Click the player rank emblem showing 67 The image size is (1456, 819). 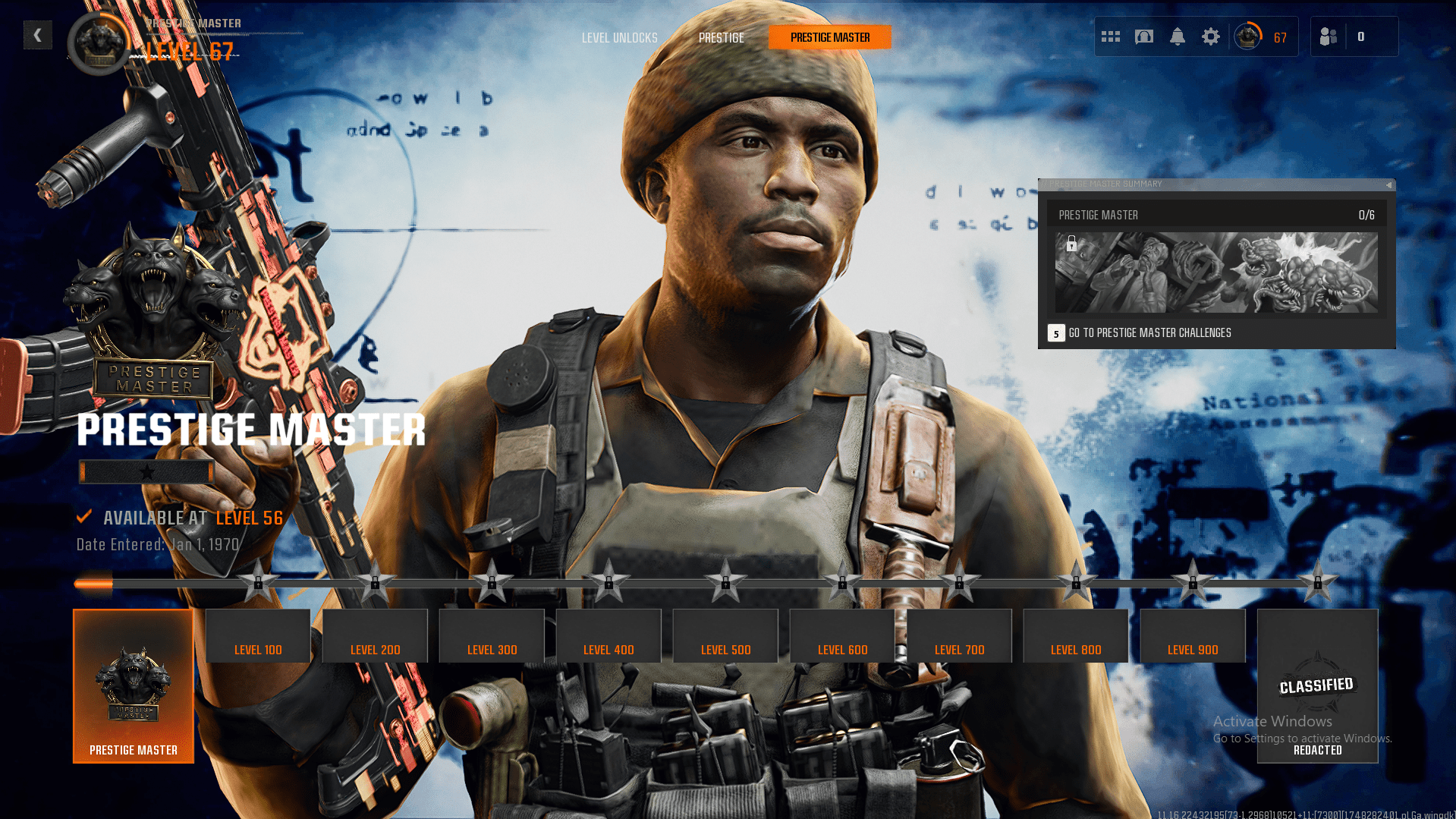click(1247, 35)
